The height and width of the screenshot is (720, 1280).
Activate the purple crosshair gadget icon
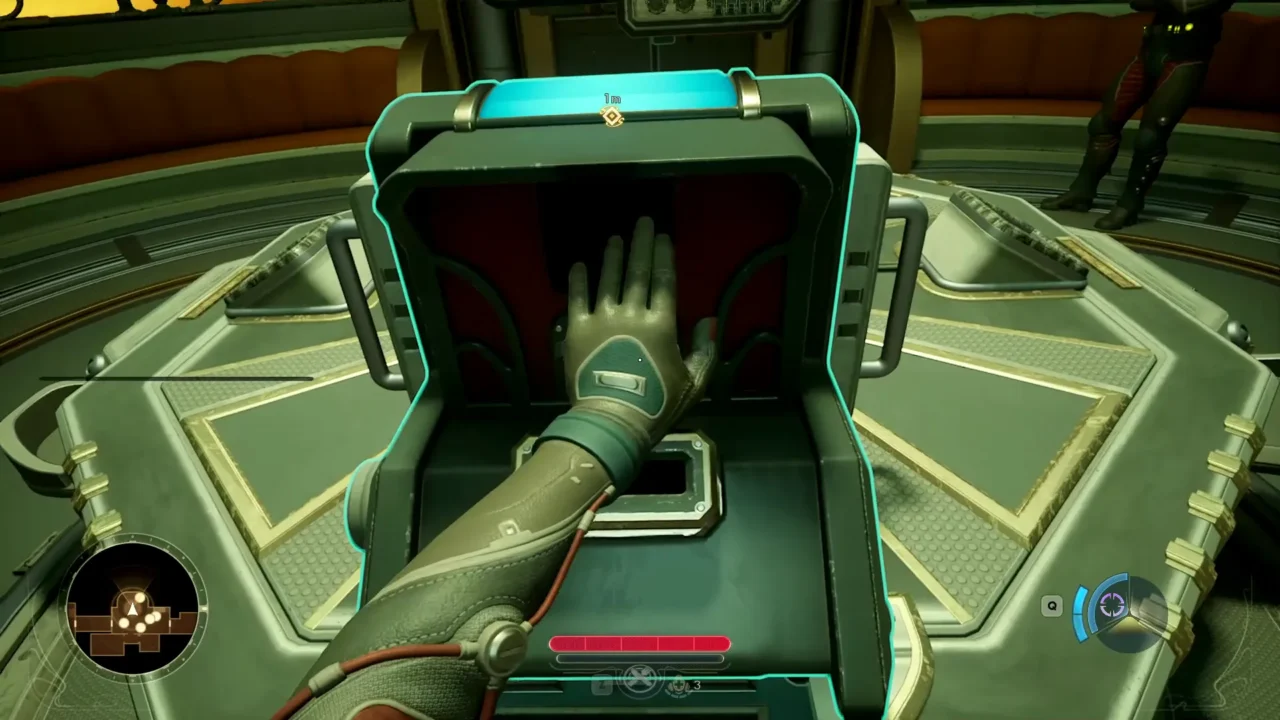1112,605
